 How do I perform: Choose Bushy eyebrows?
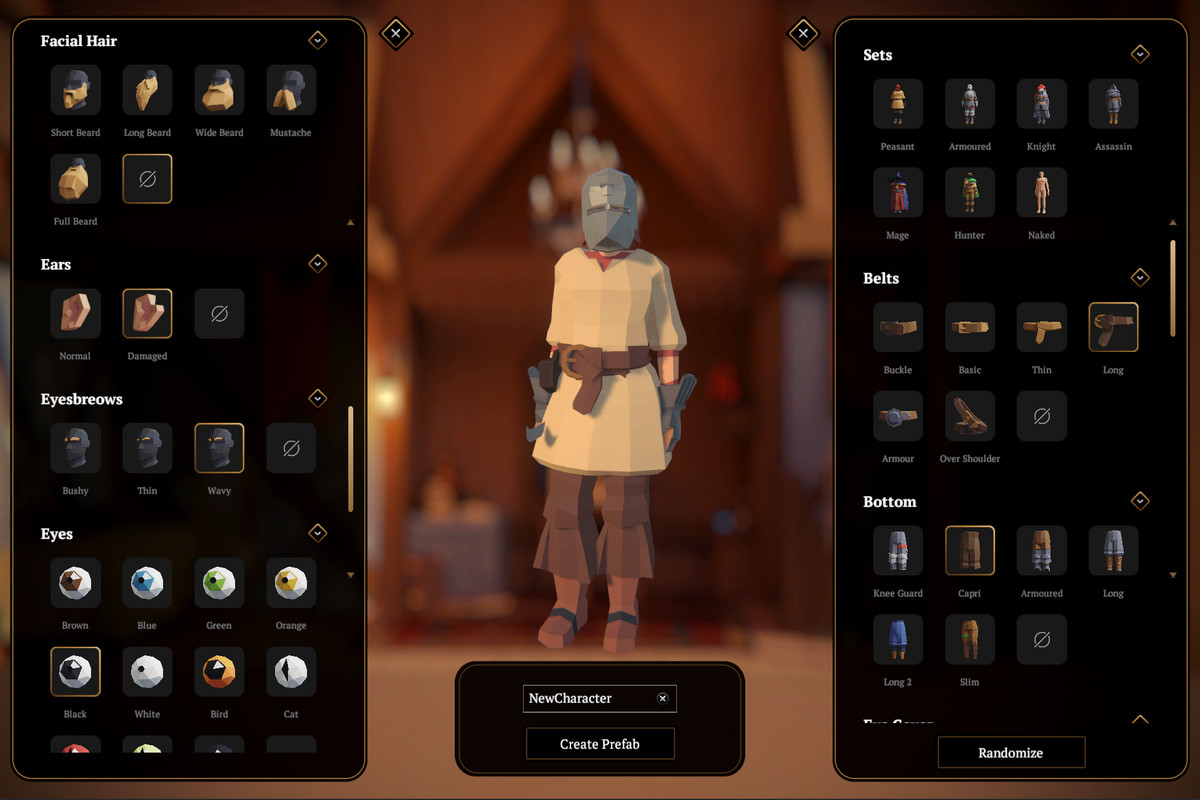pyautogui.click(x=76, y=448)
